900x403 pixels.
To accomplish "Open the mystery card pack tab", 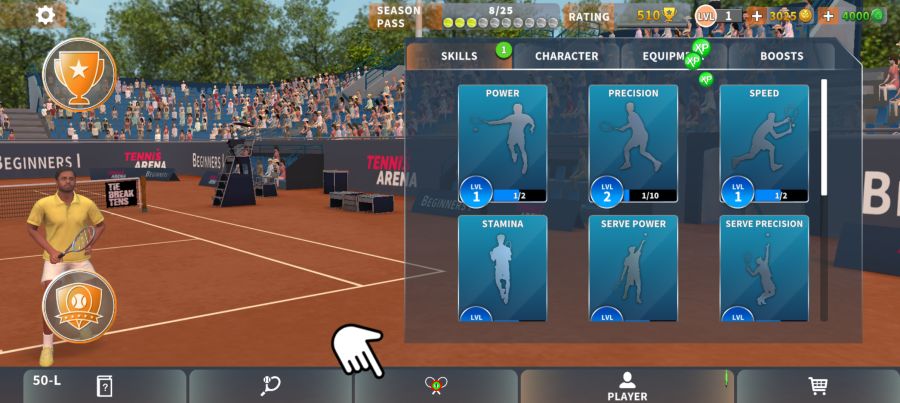I will point(104,386).
